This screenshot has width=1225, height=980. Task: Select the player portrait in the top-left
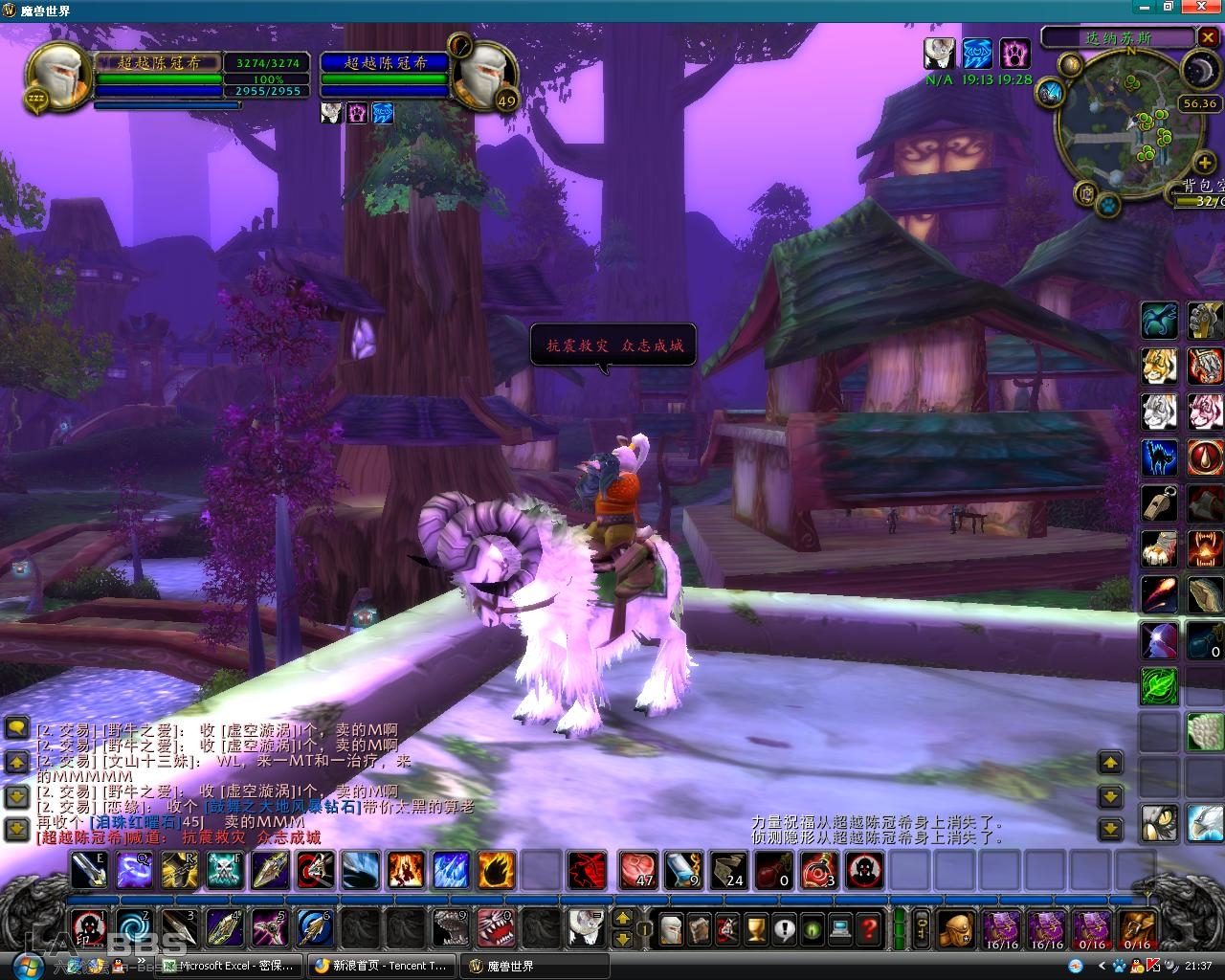(x=60, y=77)
